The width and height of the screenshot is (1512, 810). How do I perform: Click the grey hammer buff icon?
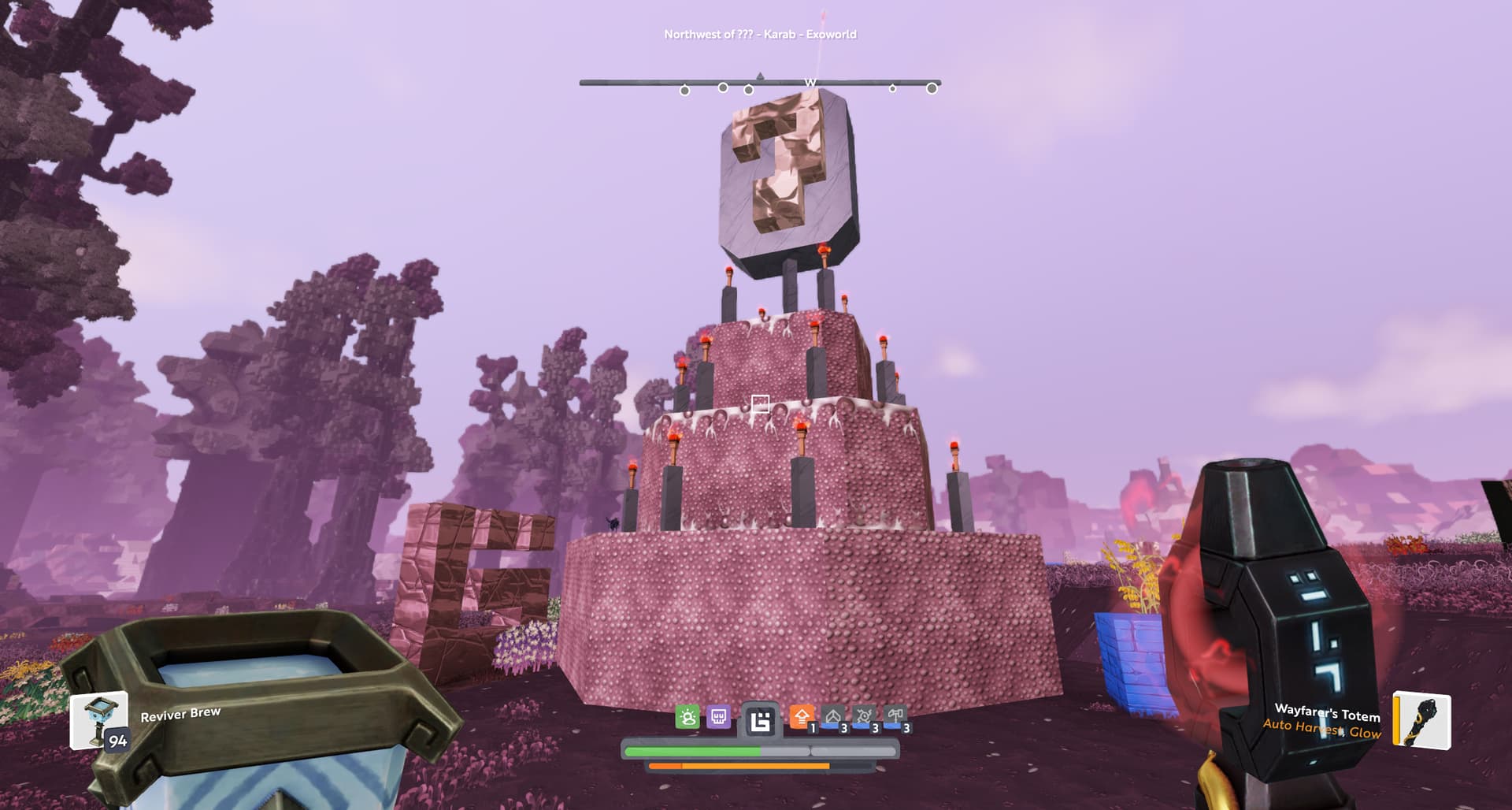tap(895, 717)
